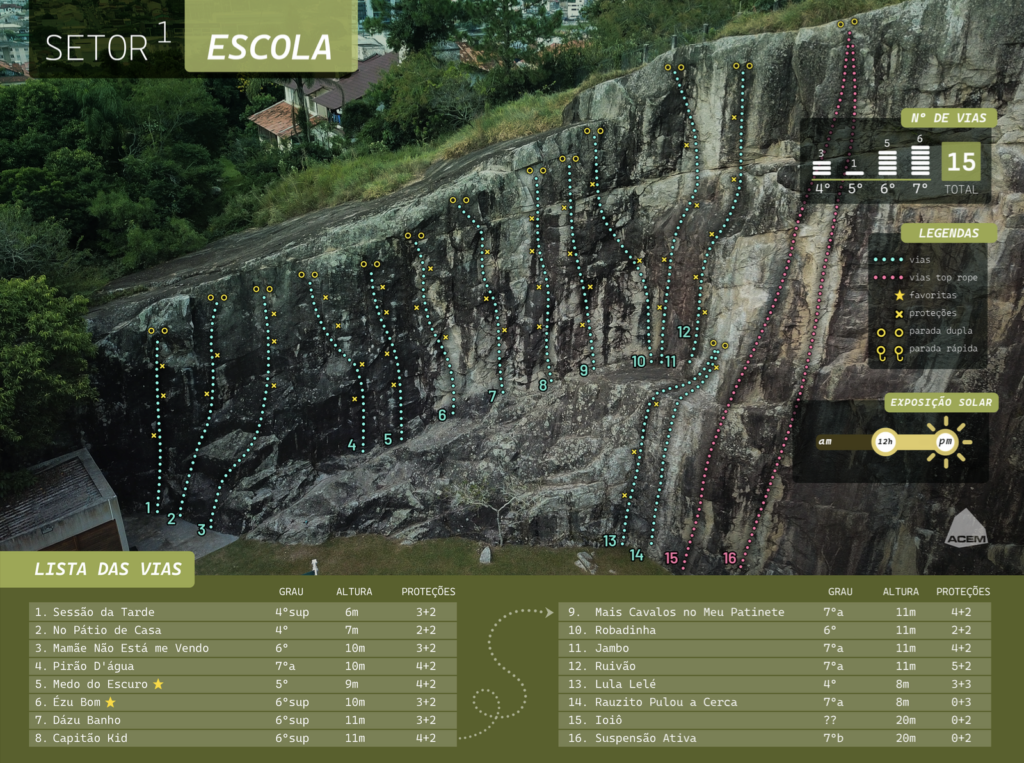Select the Robadinha route row
1024x763 pixels.
tap(775, 630)
